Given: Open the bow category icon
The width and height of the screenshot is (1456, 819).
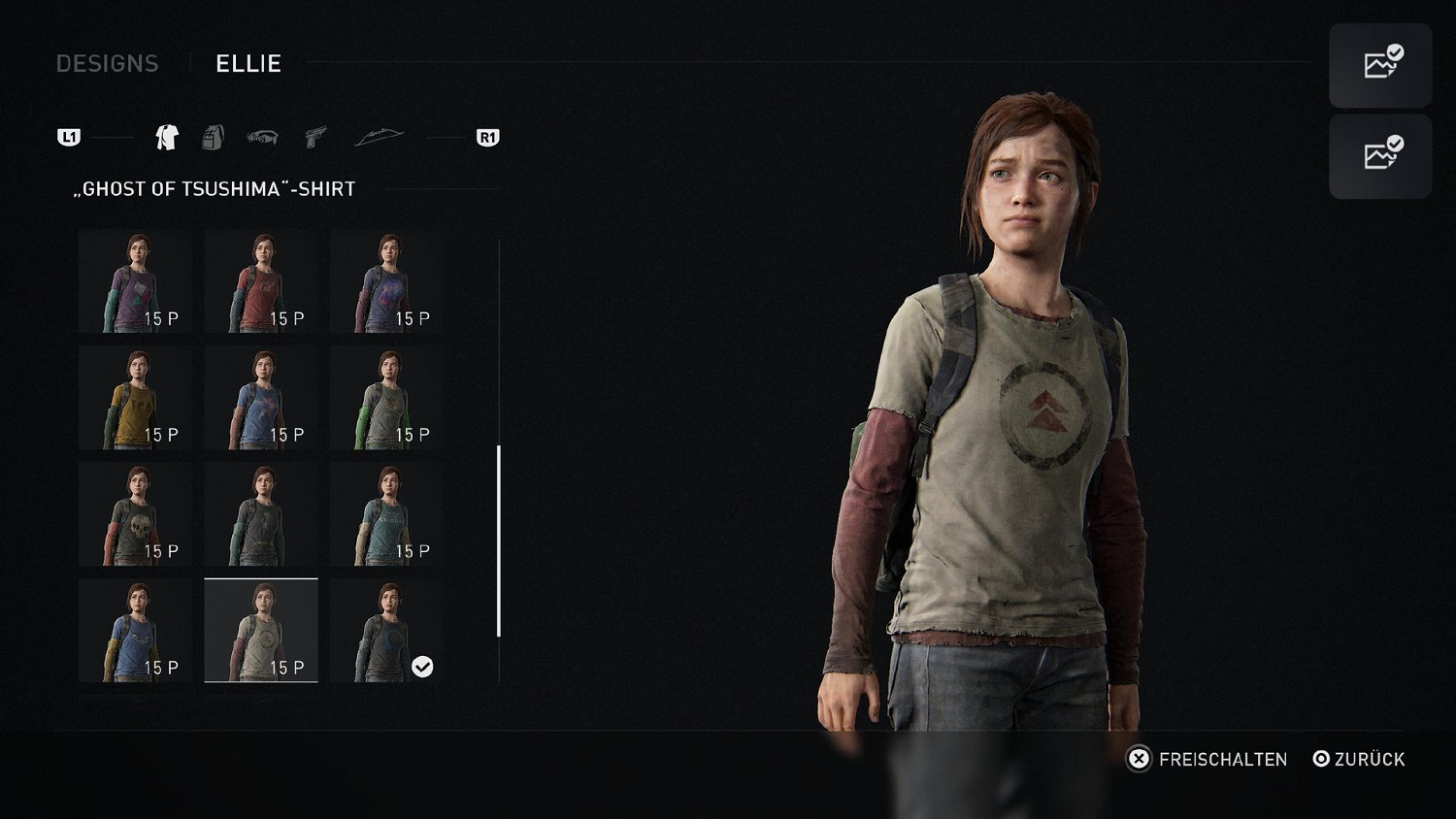Looking at the screenshot, I should click(x=379, y=137).
